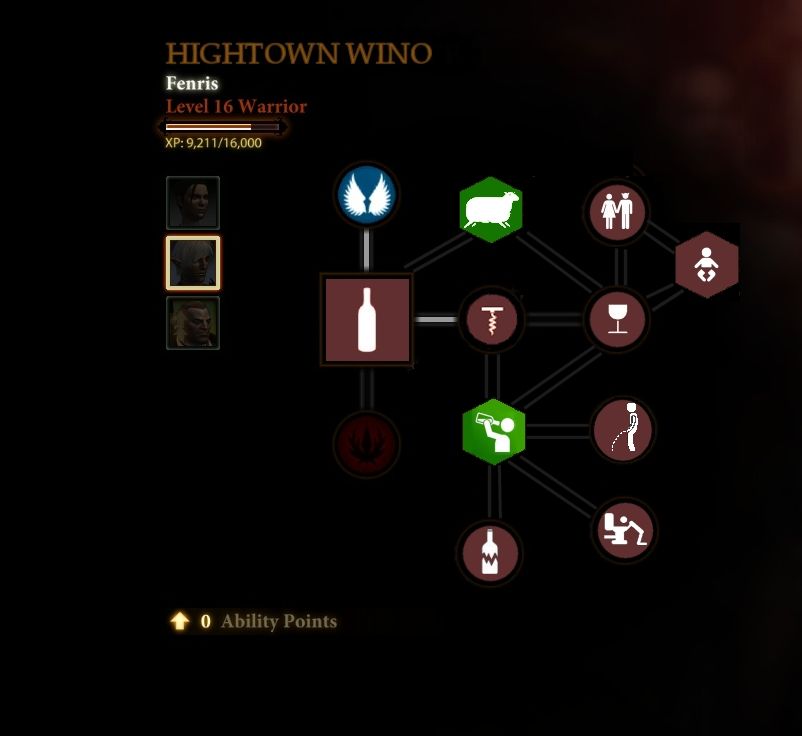Select the corkscrew ability node
The width and height of the screenshot is (802, 736).
click(491, 320)
